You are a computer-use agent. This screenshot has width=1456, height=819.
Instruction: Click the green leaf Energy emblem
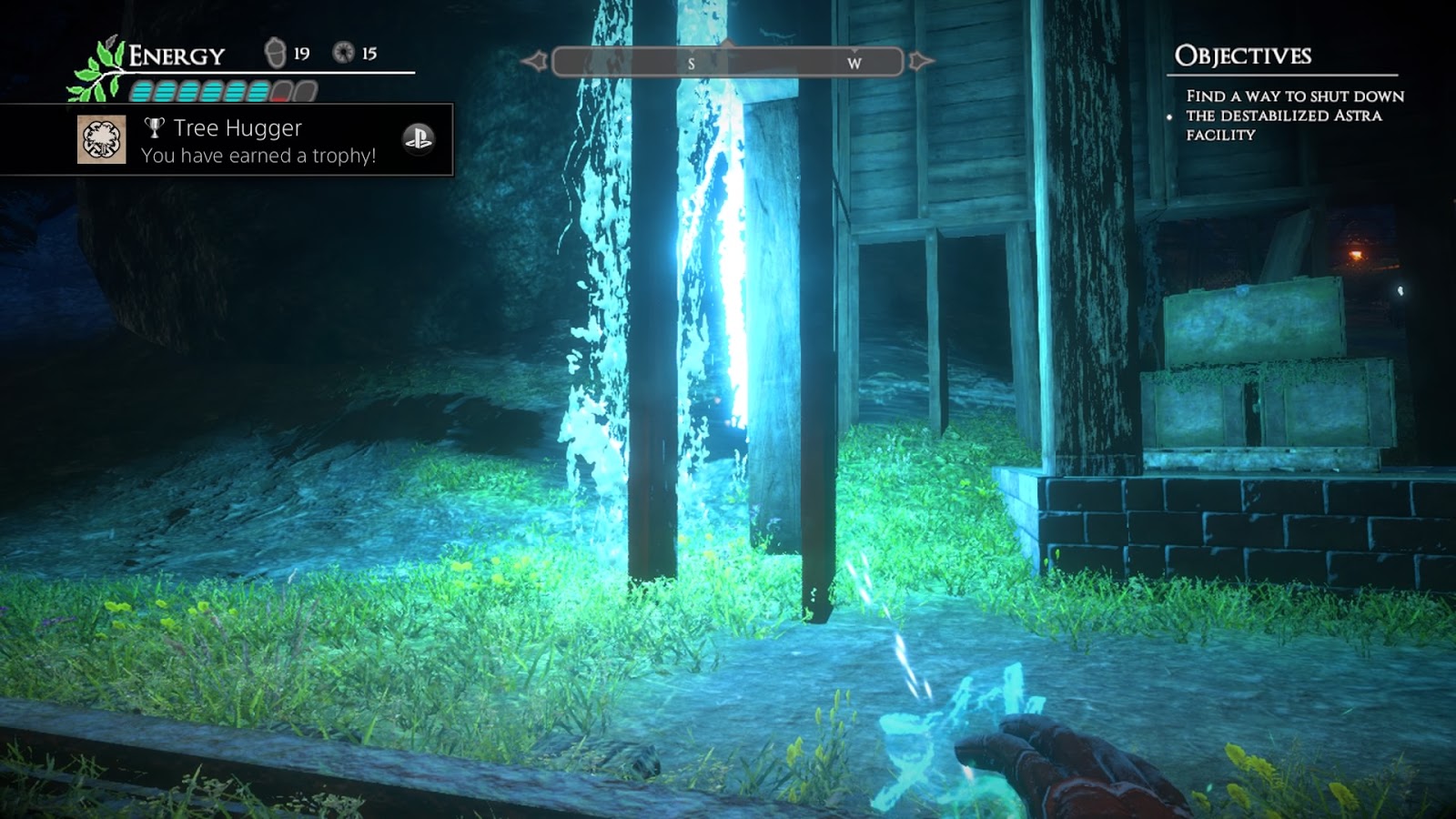(98, 71)
